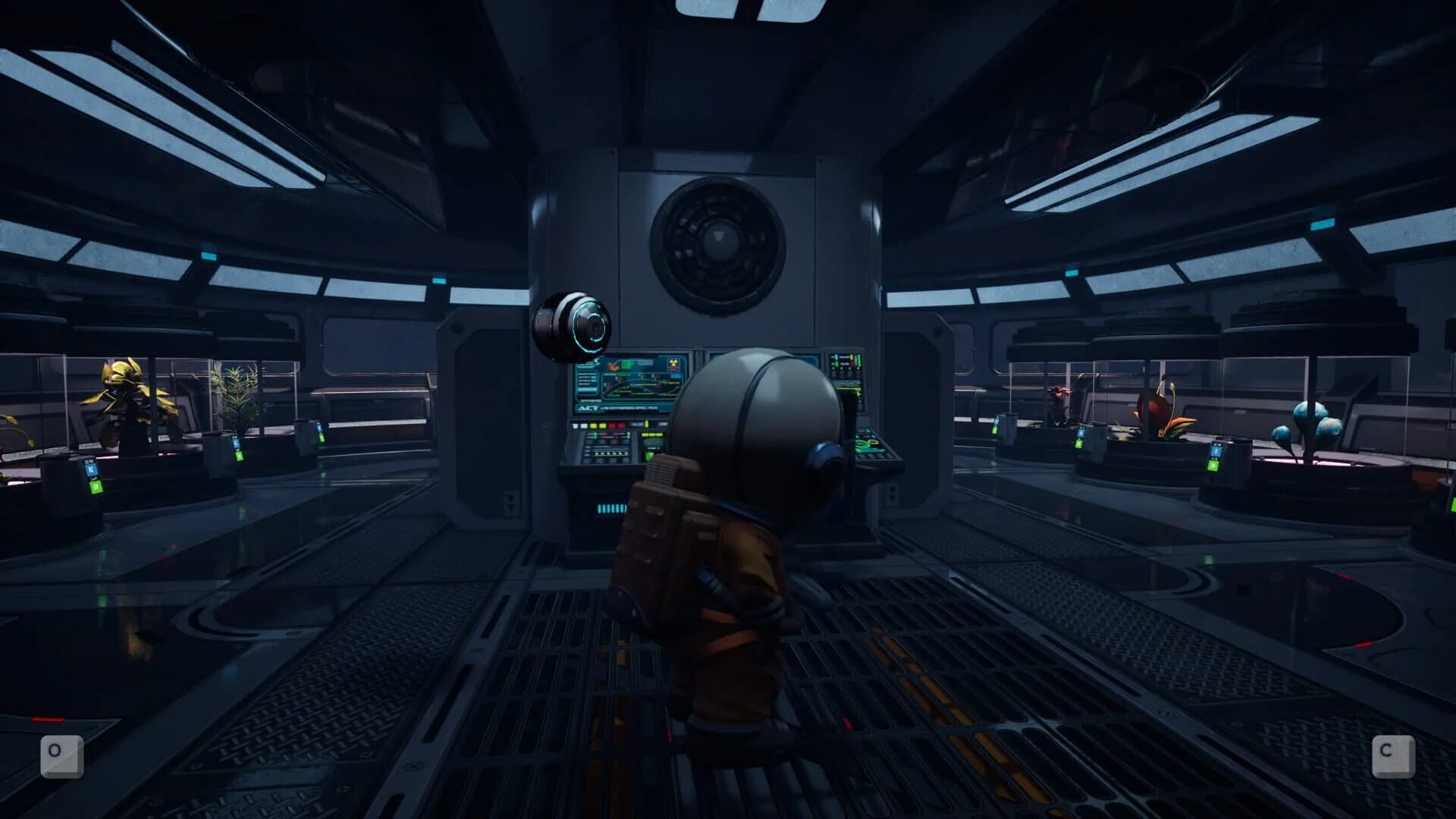Select the ACT banner on the main monitor

590,408
